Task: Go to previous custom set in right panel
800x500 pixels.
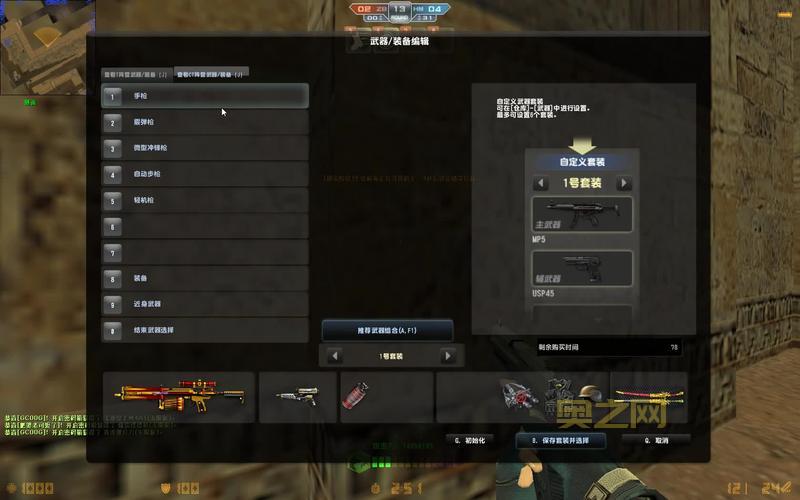Action: coord(541,184)
